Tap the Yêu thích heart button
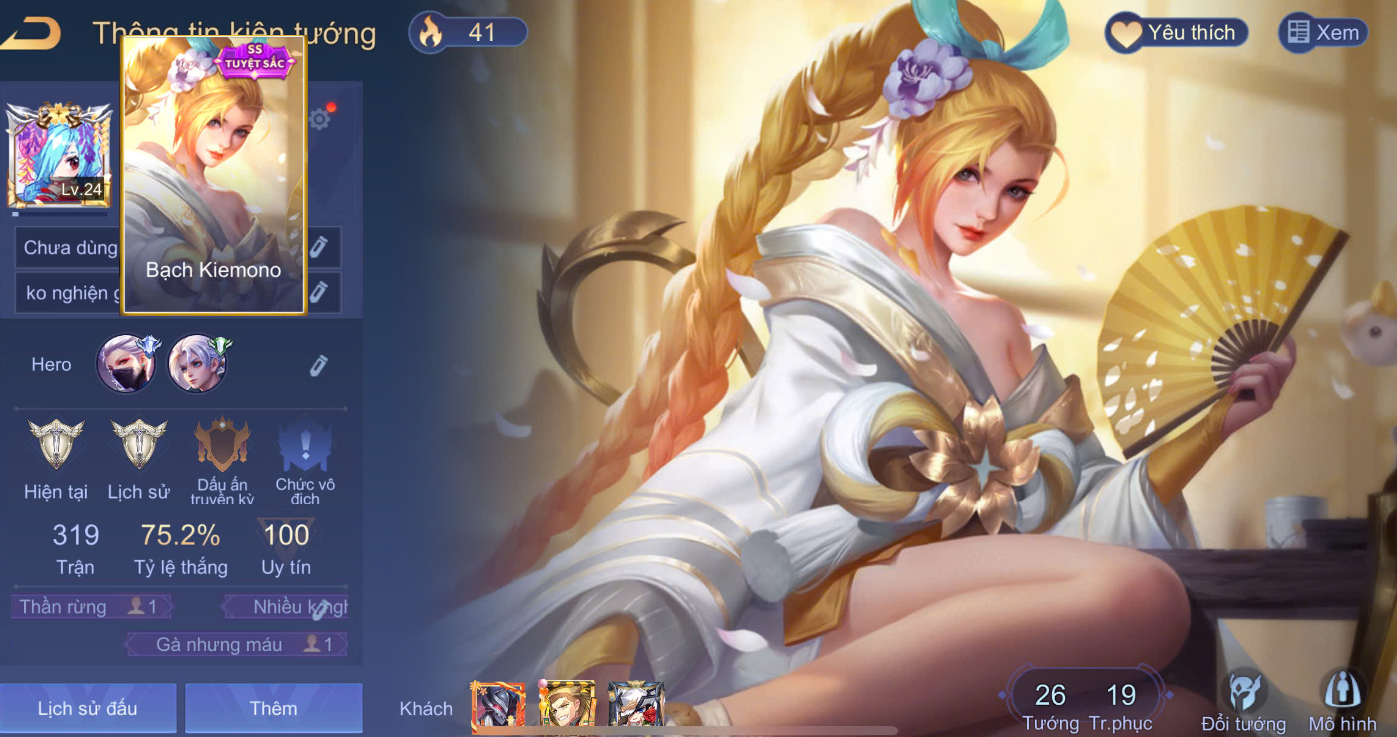 click(1176, 33)
